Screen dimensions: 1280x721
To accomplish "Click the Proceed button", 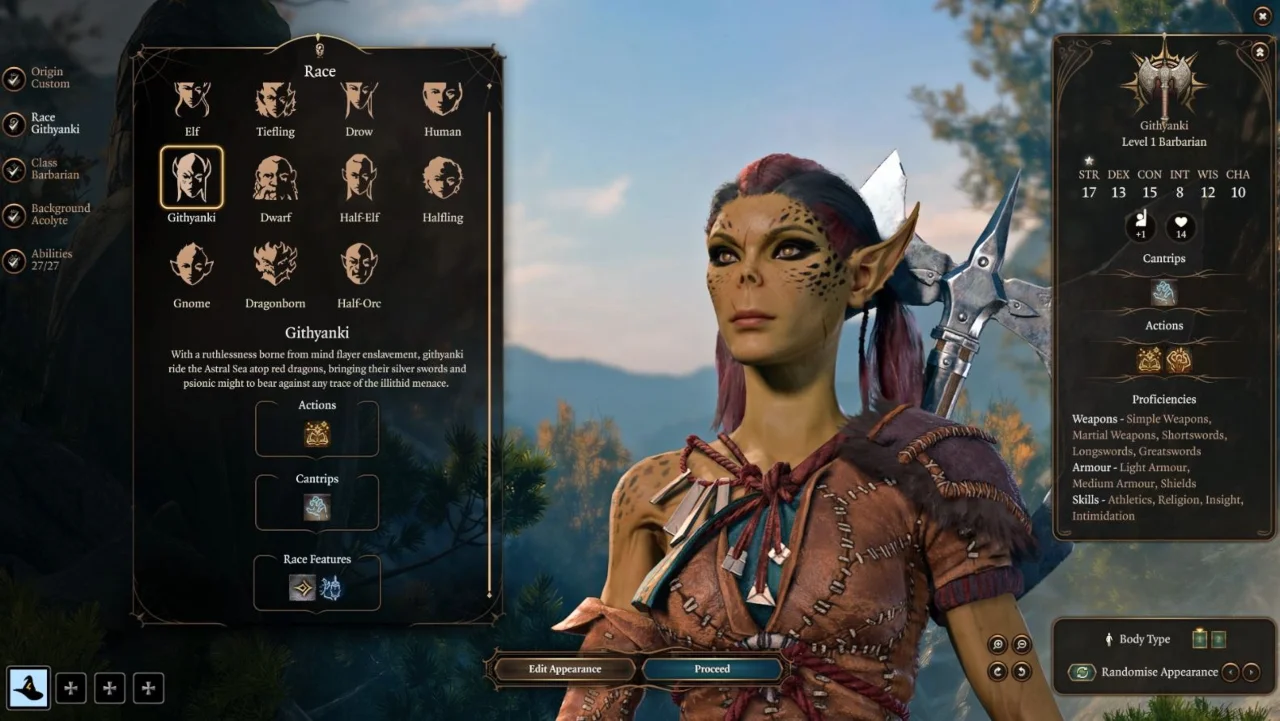I will pos(712,669).
